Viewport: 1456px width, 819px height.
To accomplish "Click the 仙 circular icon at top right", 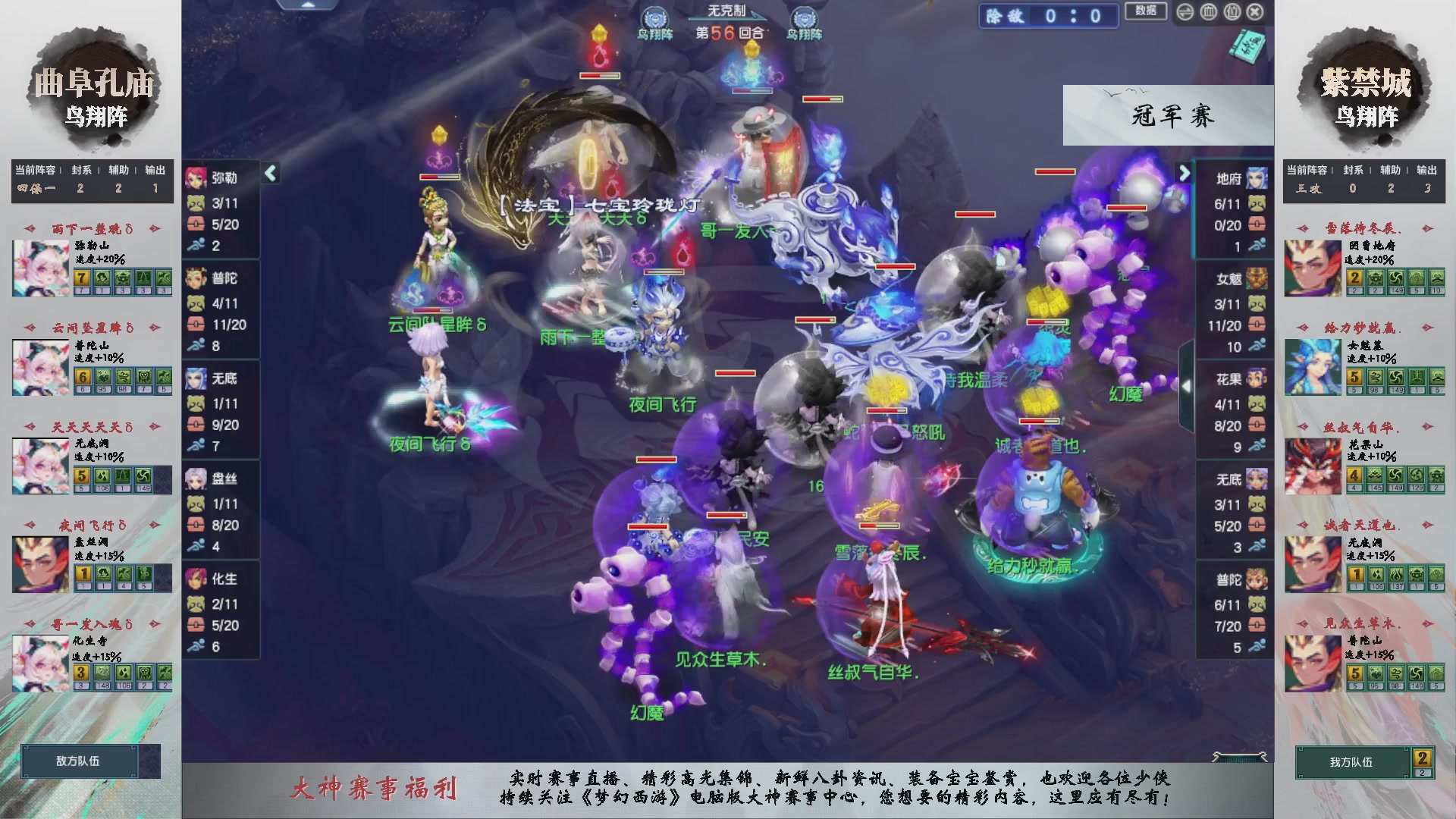I will click(1232, 11).
